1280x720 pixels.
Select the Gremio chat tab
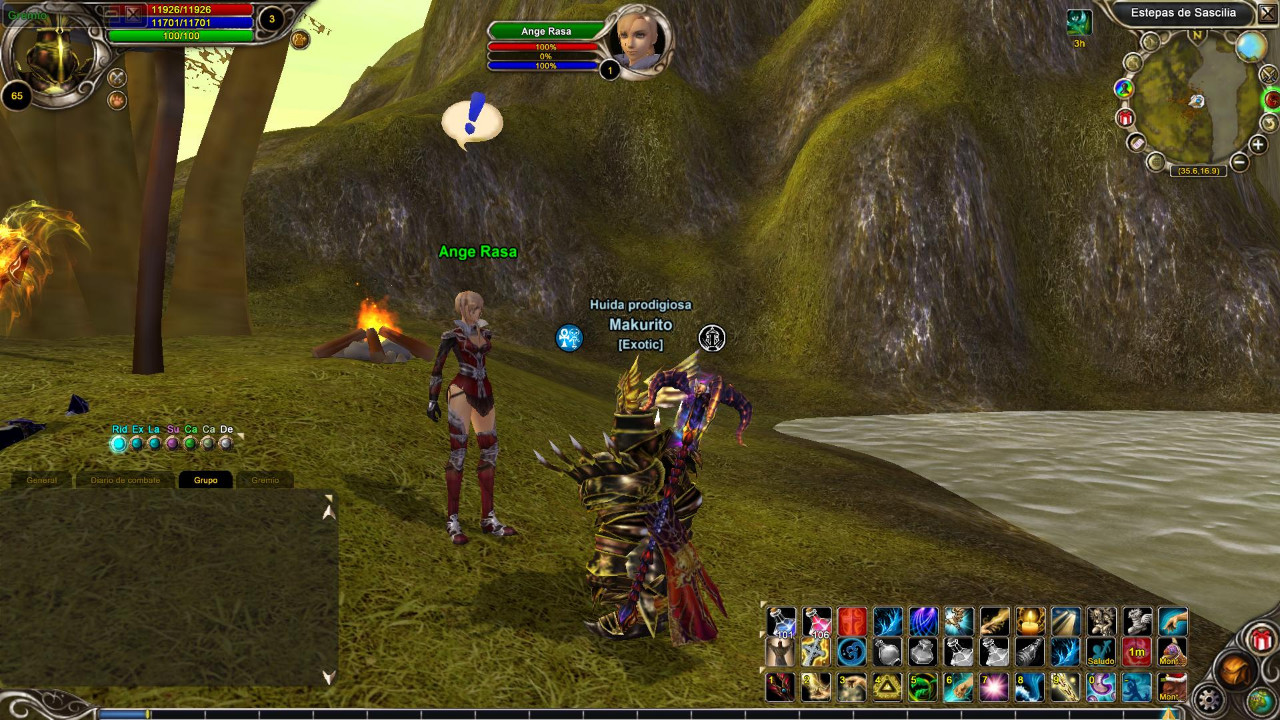coord(265,480)
